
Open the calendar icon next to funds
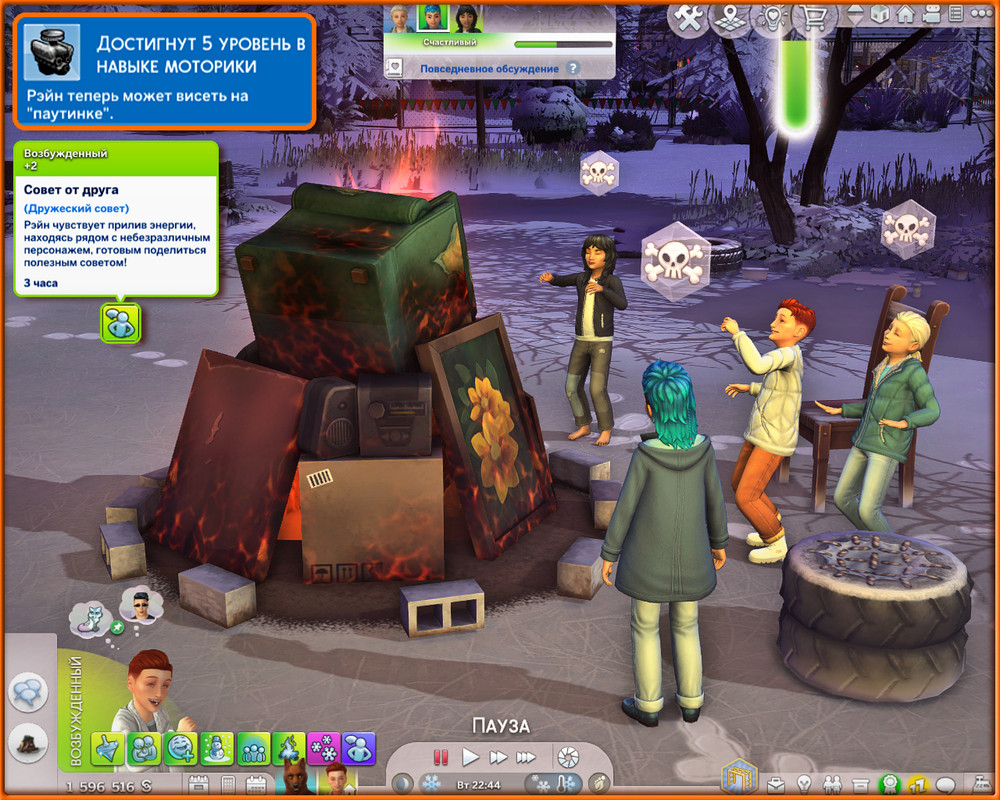pyautogui.click(x=198, y=784)
